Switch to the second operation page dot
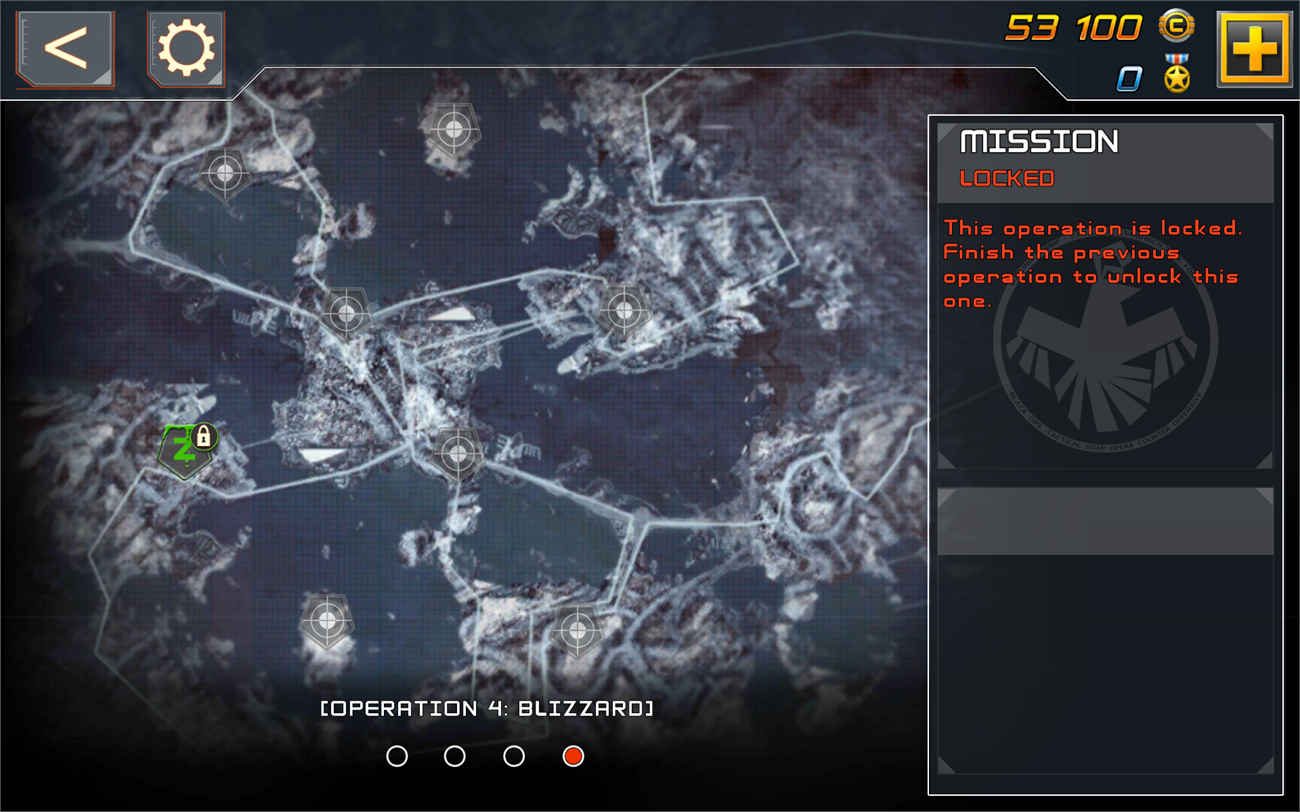 (x=455, y=756)
